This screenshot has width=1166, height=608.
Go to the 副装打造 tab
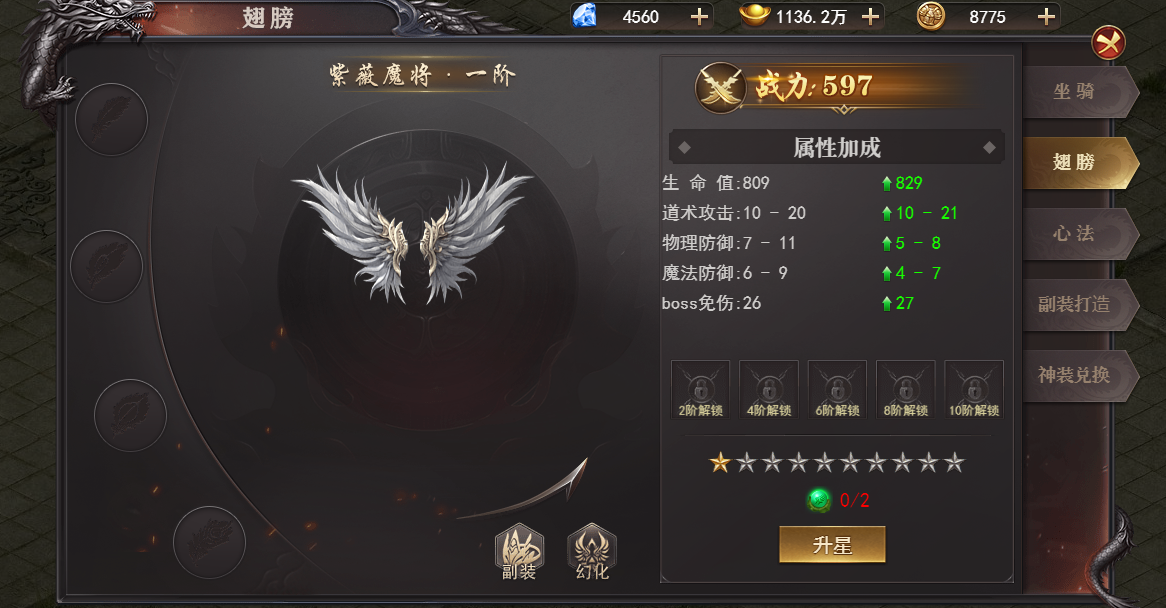click(1075, 304)
